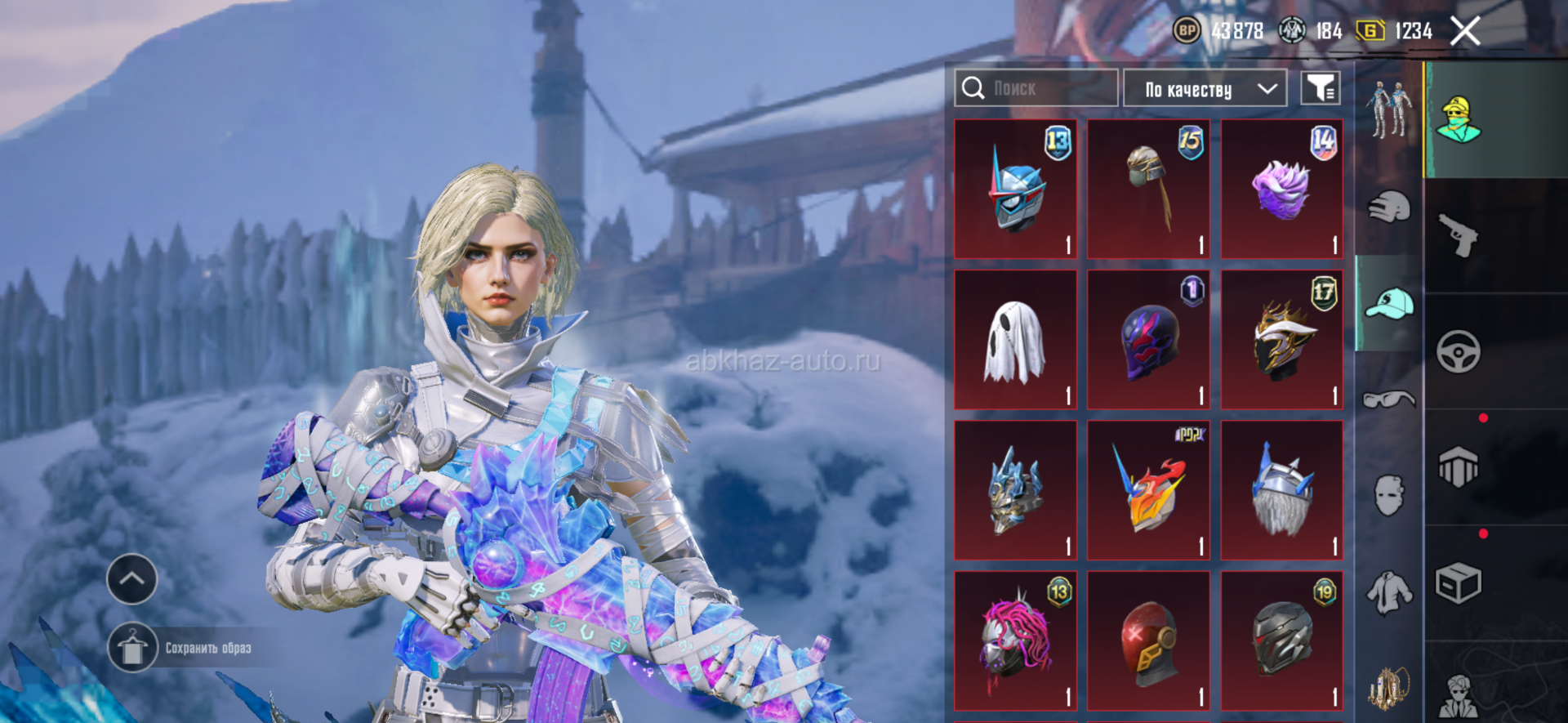Open the helmet category tab
The width and height of the screenshot is (1568, 723).
click(1388, 207)
